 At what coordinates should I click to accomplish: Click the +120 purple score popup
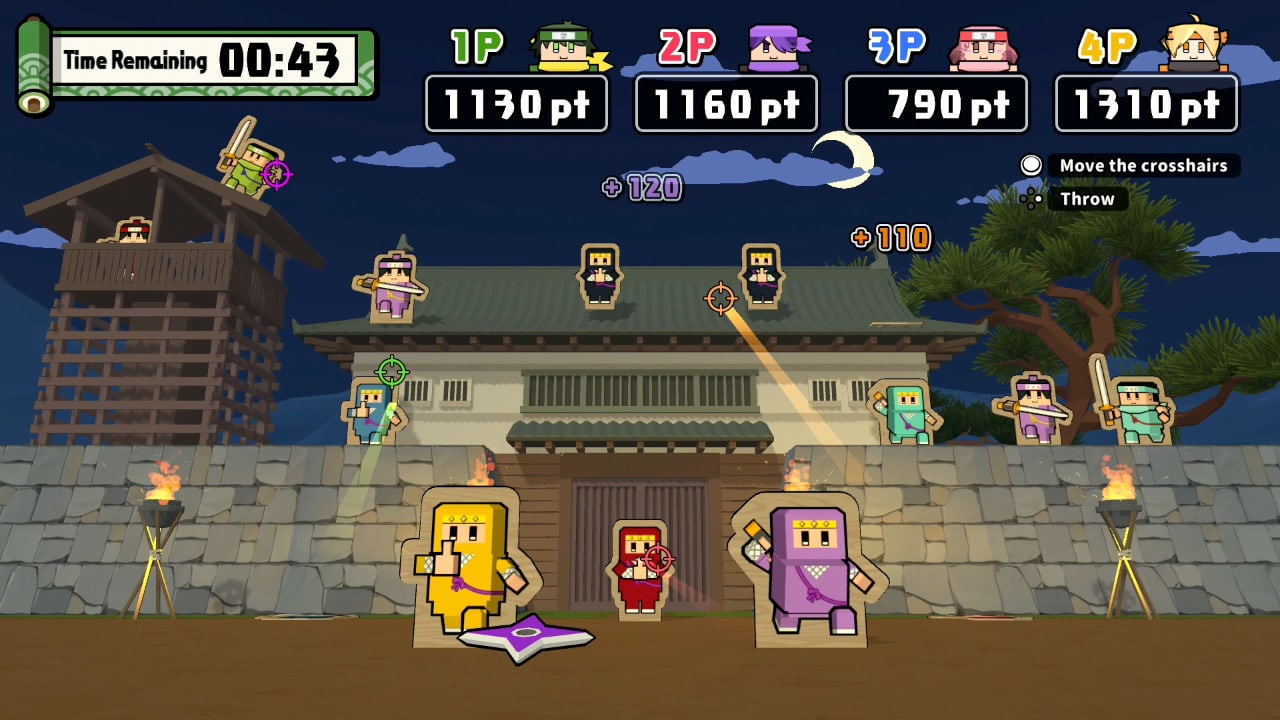[642, 188]
